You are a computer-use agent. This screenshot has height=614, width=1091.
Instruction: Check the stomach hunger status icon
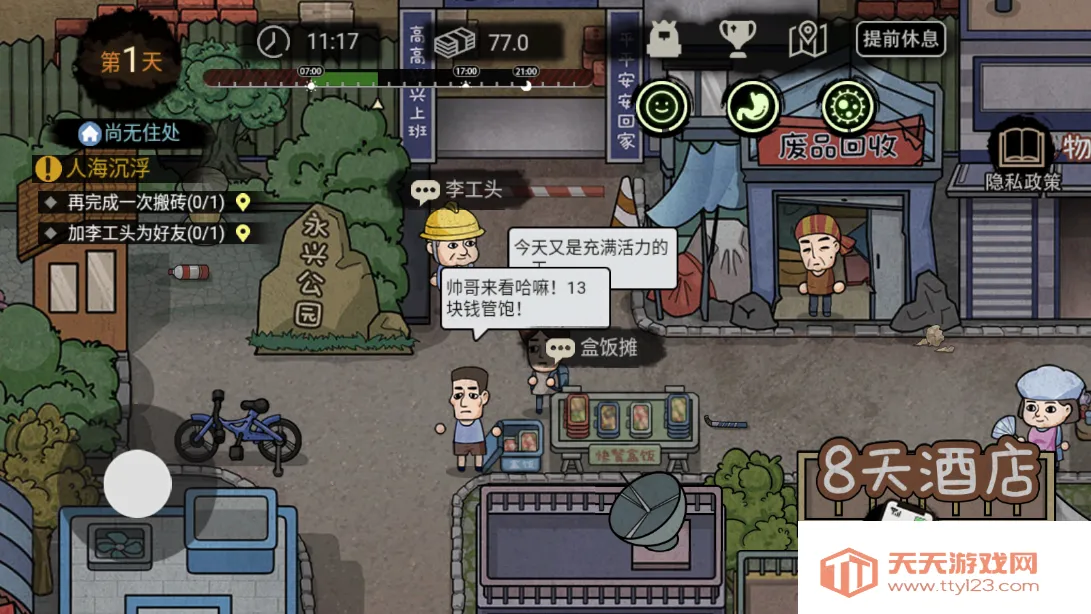point(752,105)
